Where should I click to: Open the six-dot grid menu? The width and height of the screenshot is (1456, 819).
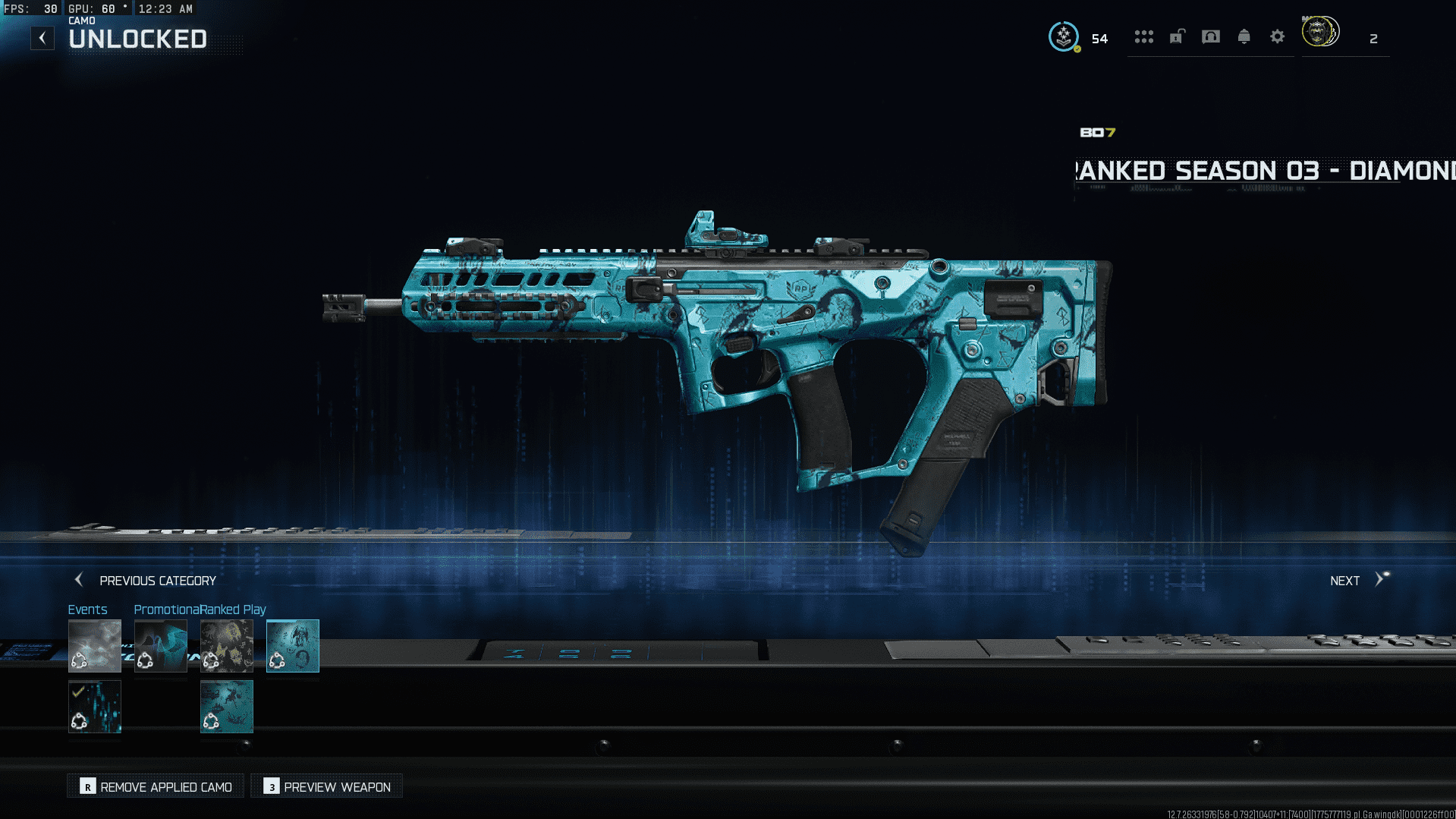point(1143,37)
